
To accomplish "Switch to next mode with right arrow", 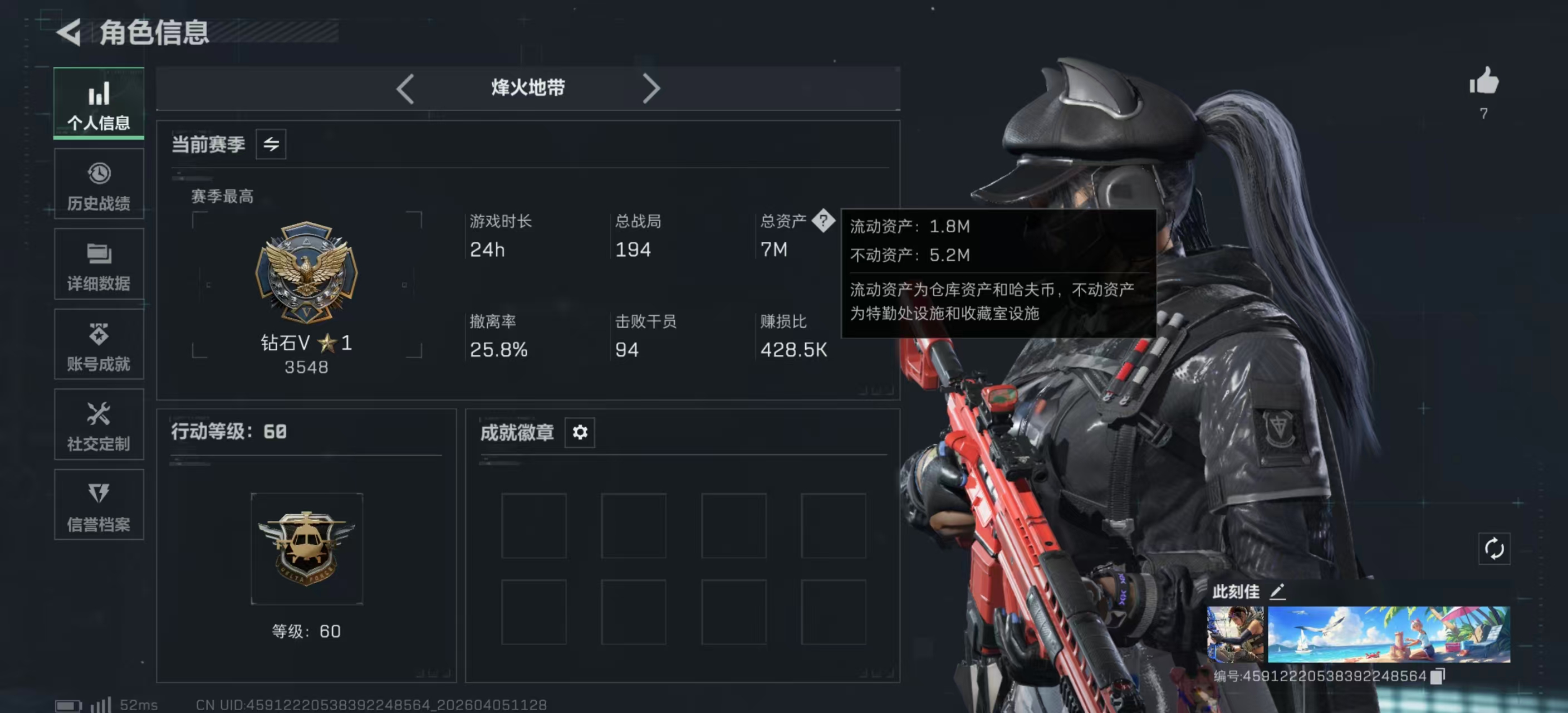I will [652, 88].
